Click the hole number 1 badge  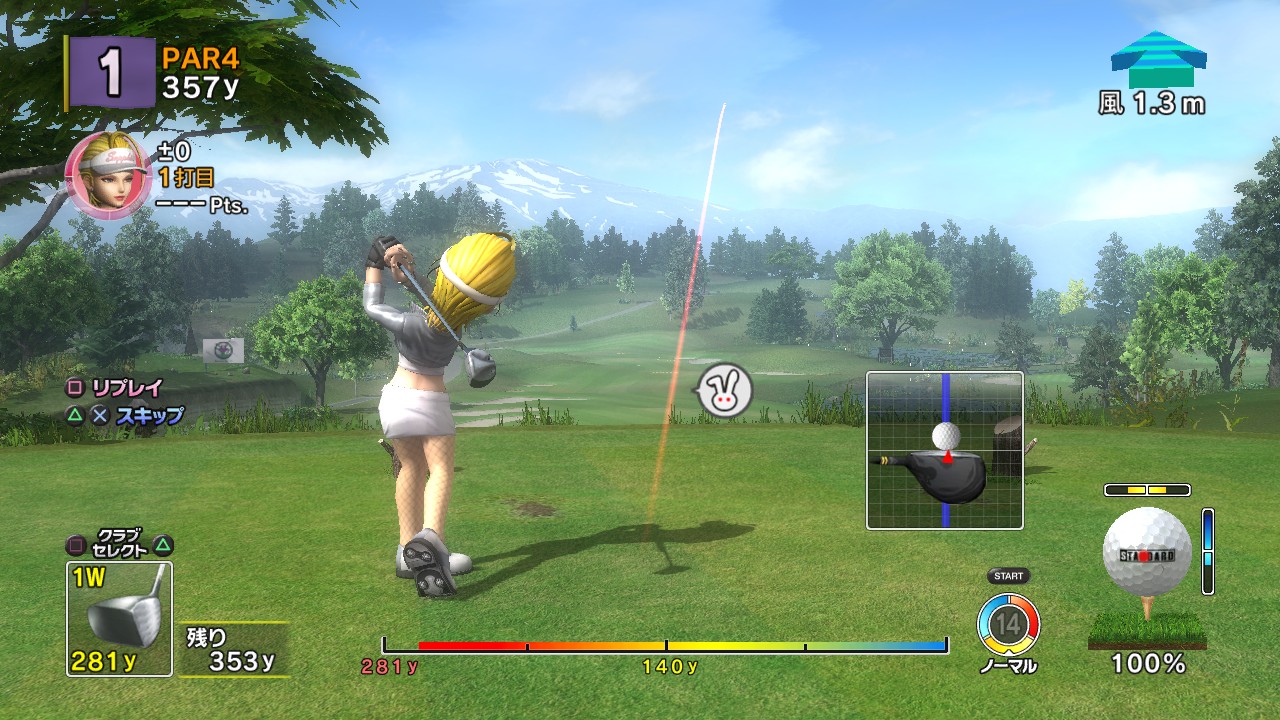pos(111,73)
